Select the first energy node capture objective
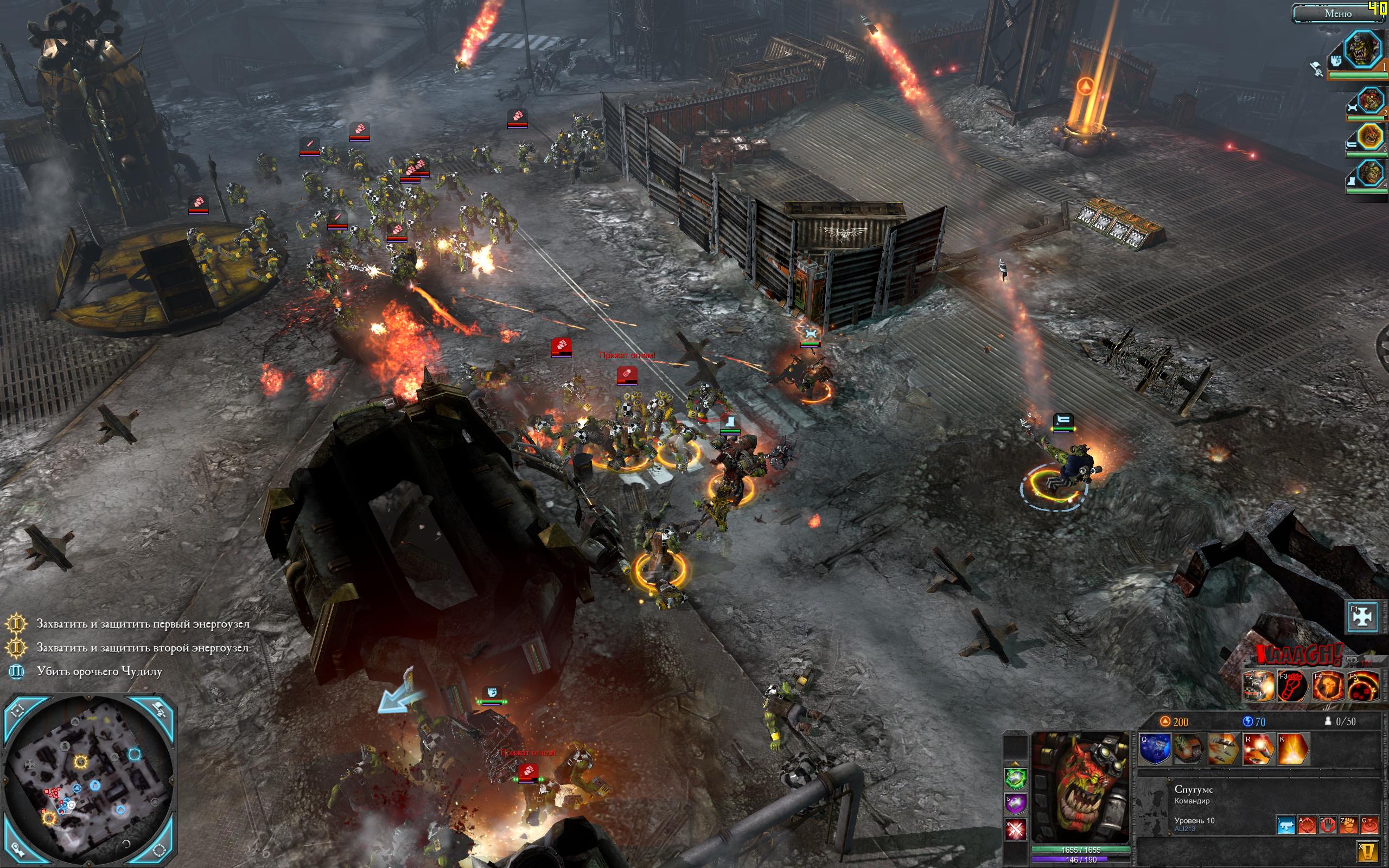 pyautogui.click(x=143, y=623)
